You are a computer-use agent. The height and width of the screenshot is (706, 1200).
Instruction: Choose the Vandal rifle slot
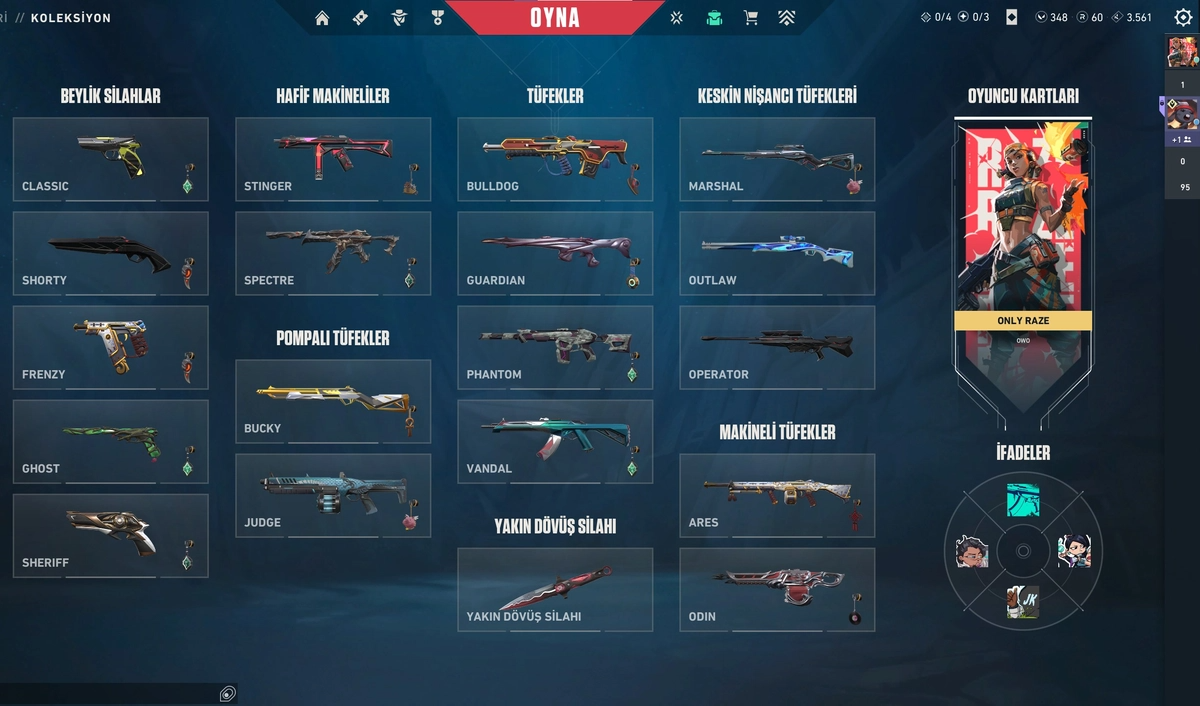point(555,441)
